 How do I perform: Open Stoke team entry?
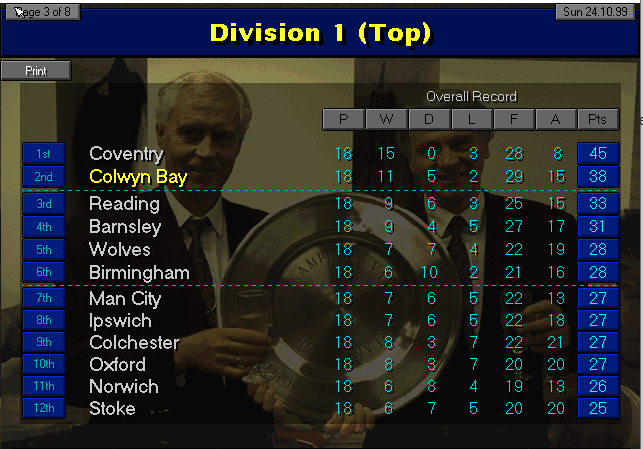pyautogui.click(x=112, y=408)
